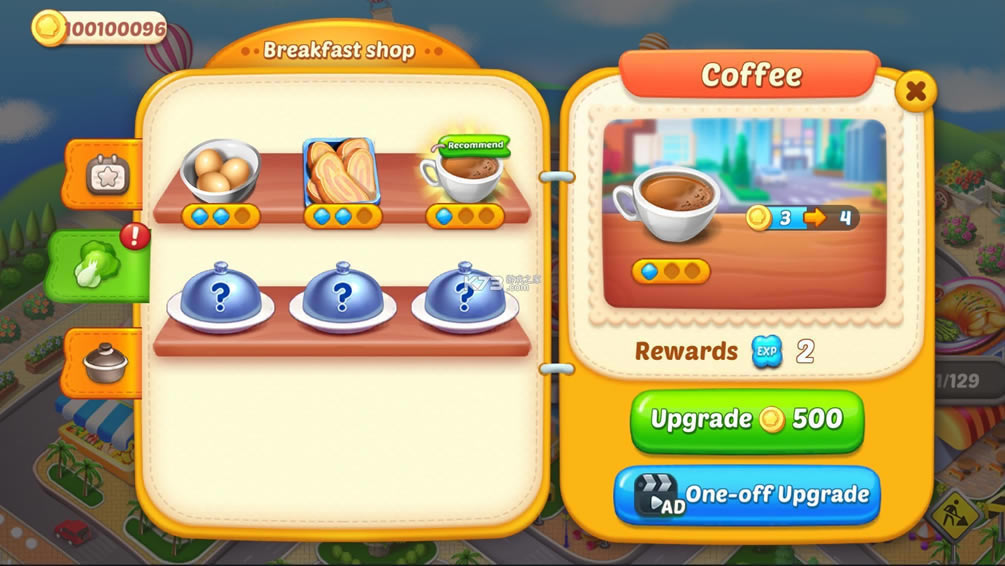The width and height of the screenshot is (1005, 566).
Task: Switch to the cooking pot tab
Action: coord(103,362)
